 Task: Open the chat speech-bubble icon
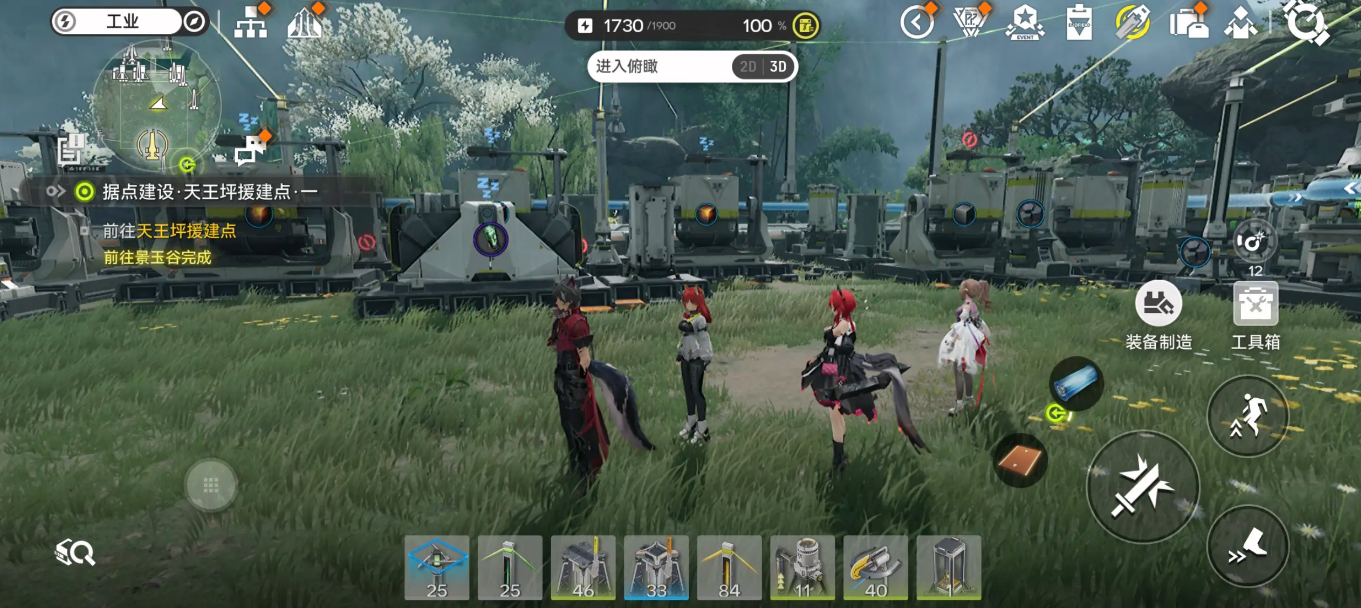pos(250,148)
